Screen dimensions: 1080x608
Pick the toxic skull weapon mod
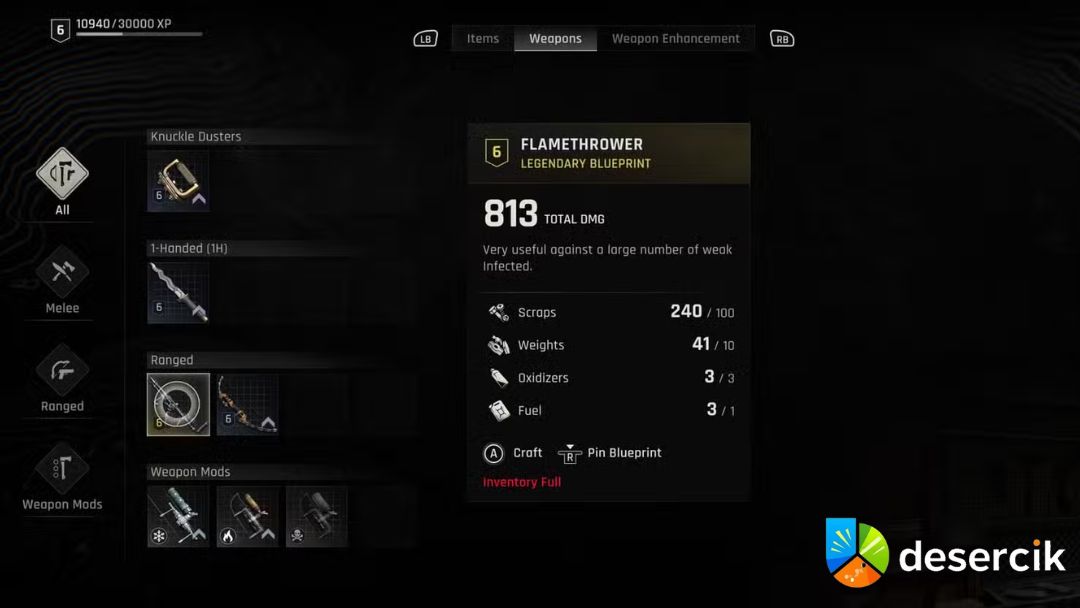(x=317, y=516)
